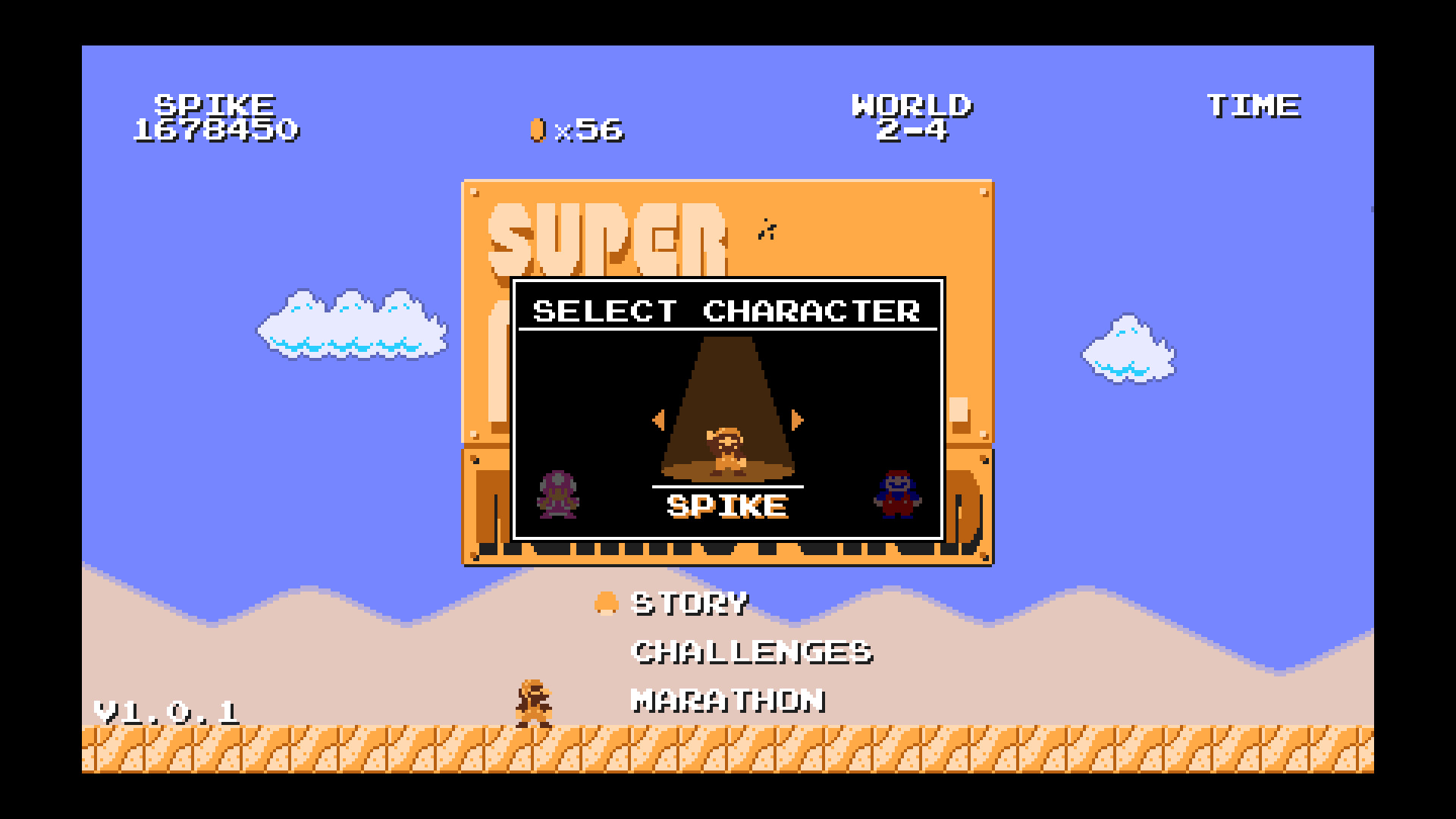Click the coin icon next to the coin counter

538,130
